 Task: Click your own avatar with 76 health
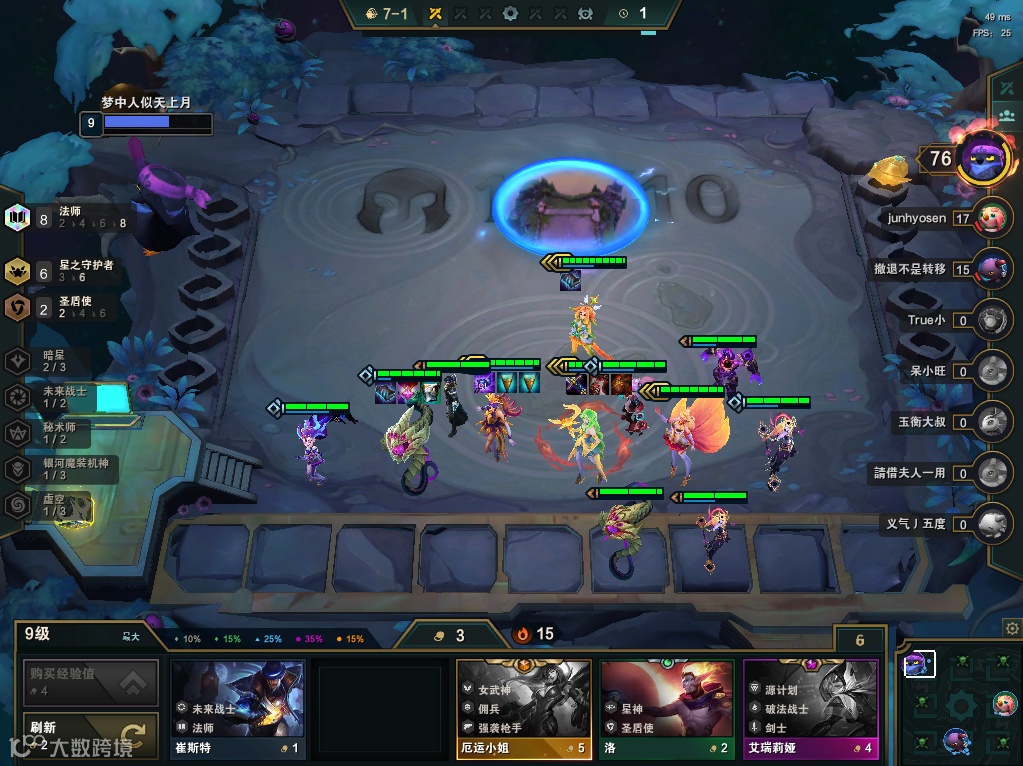coord(982,158)
